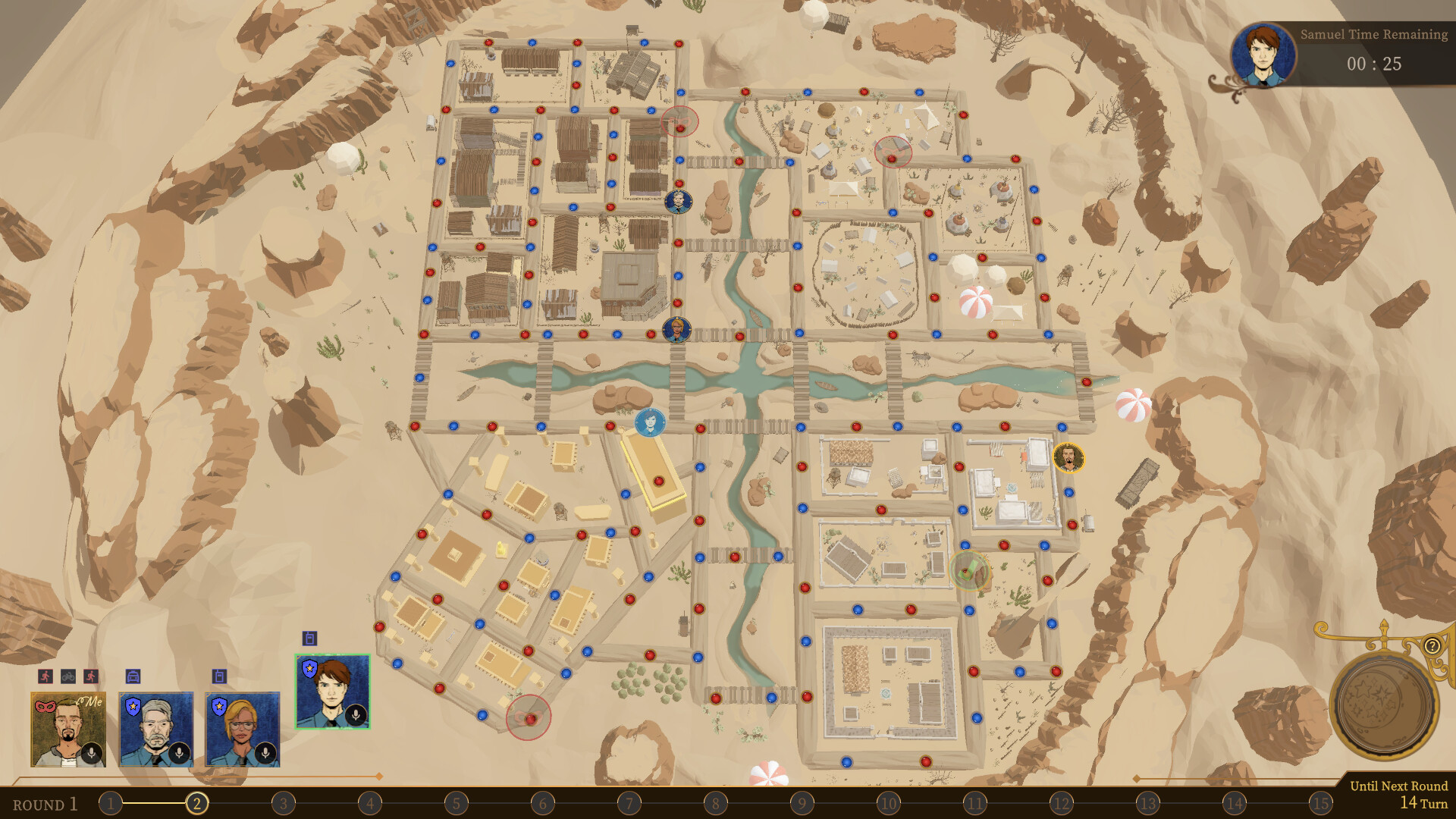Toggle Samuel's microphone
This screenshot has height=819, width=1456.
click(356, 717)
